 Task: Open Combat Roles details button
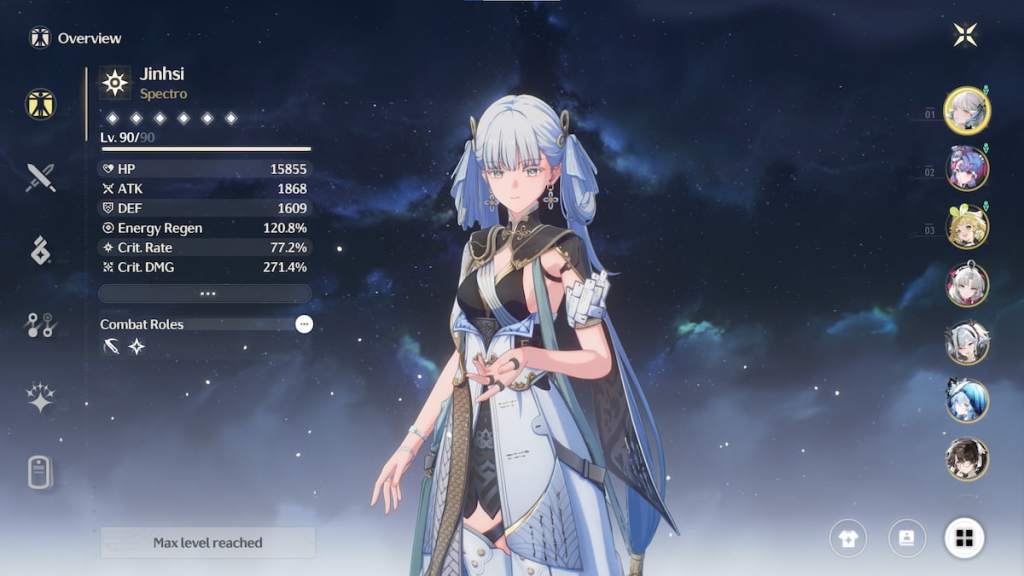coord(304,324)
